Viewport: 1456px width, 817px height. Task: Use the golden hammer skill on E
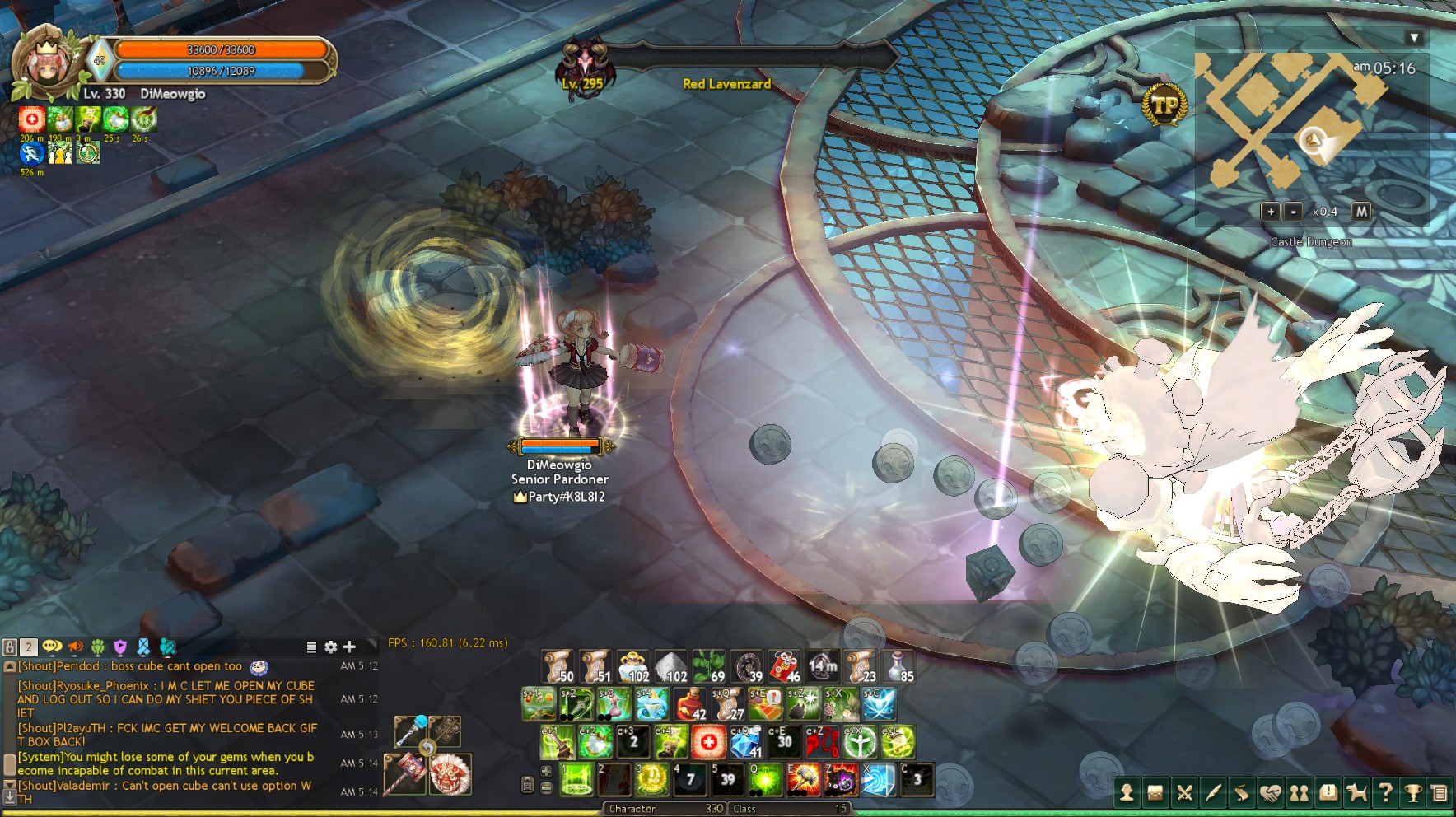point(804,779)
